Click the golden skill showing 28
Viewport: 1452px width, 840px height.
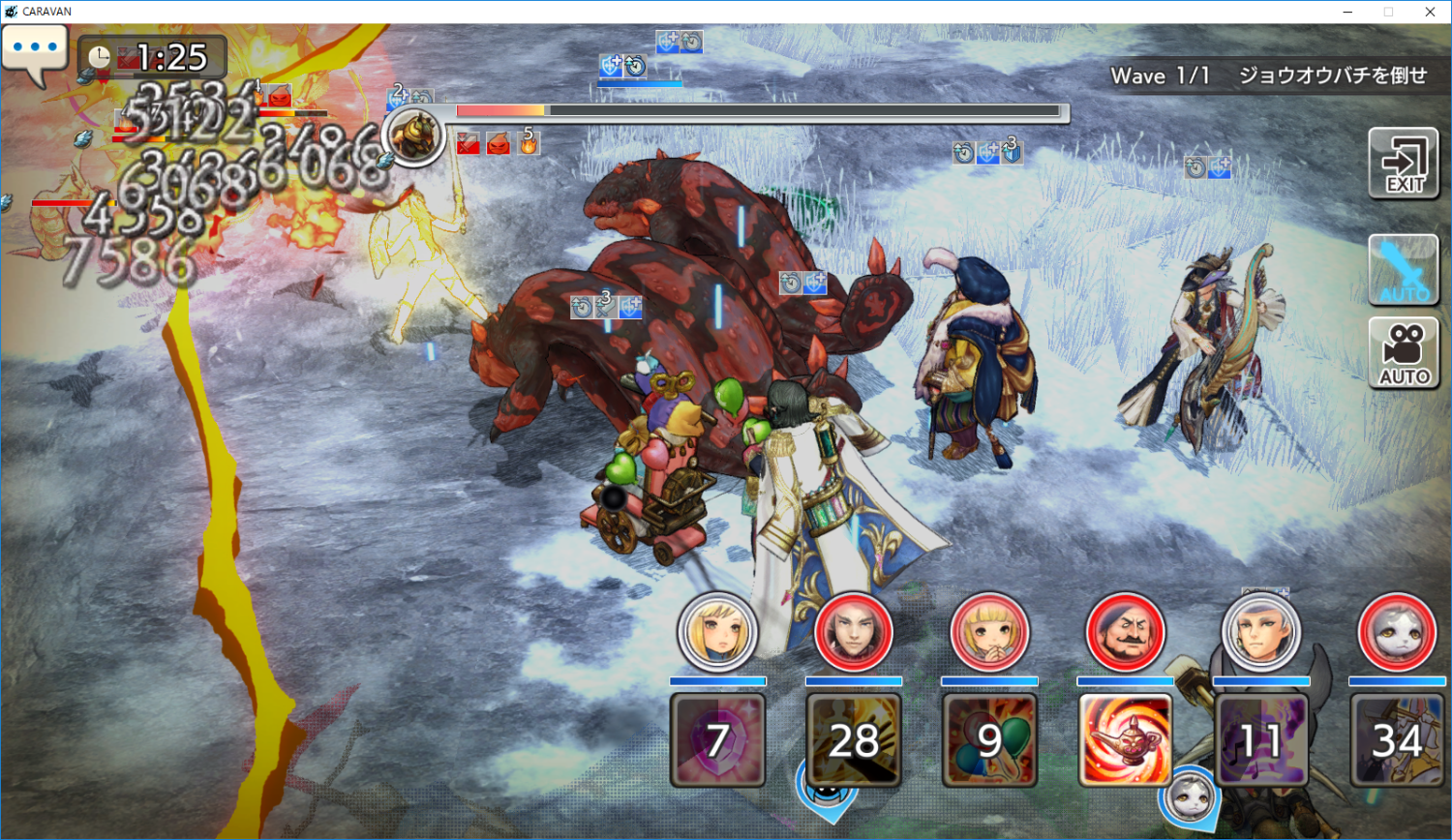853,739
